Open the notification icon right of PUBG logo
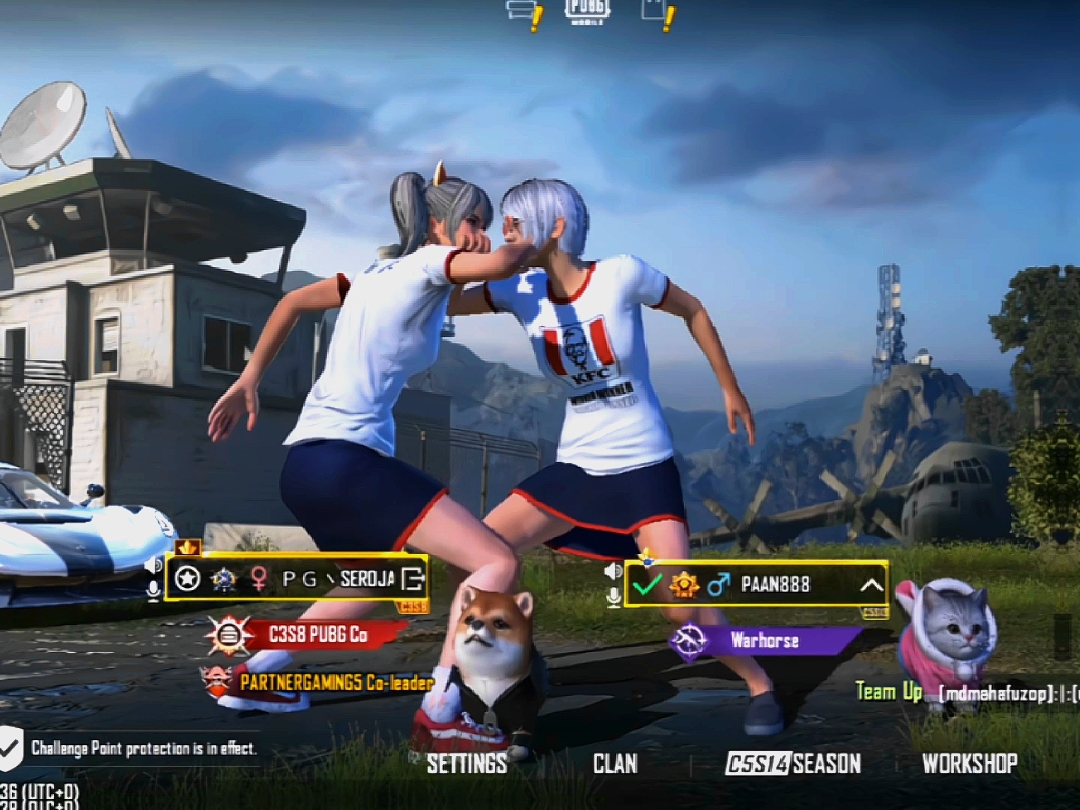 (657, 12)
